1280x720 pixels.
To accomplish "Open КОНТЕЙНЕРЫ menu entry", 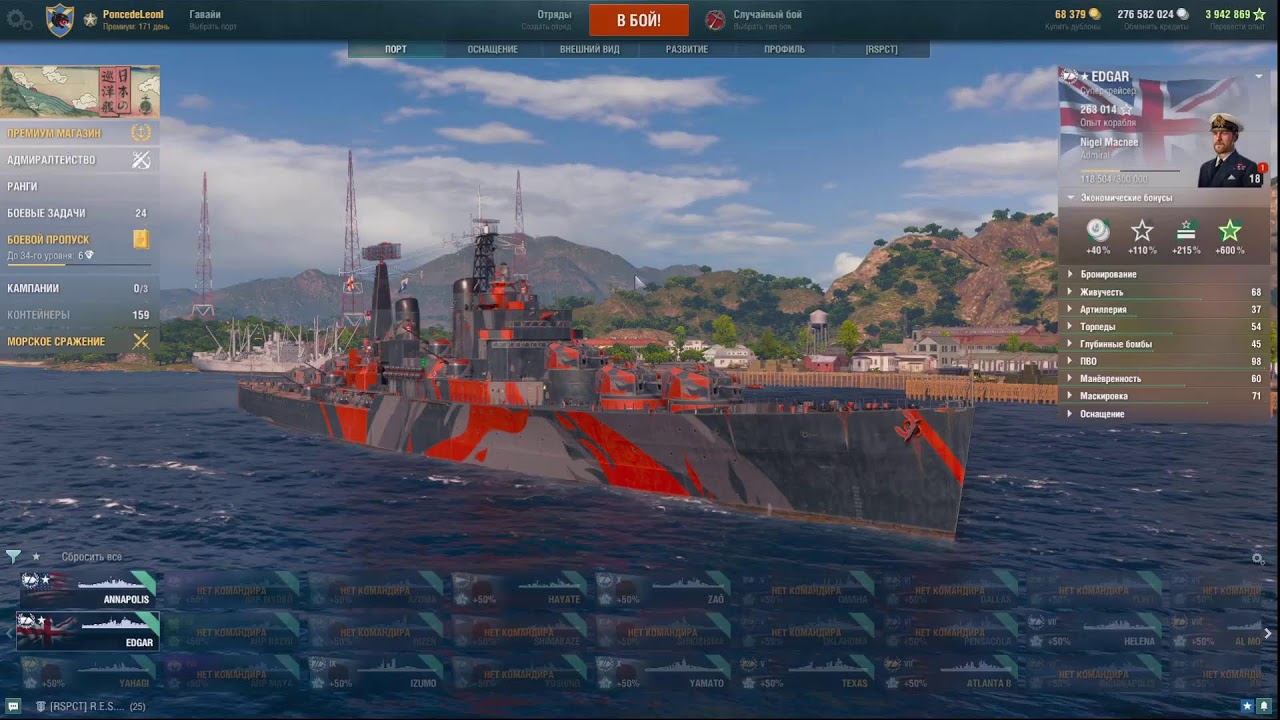I will [39, 315].
